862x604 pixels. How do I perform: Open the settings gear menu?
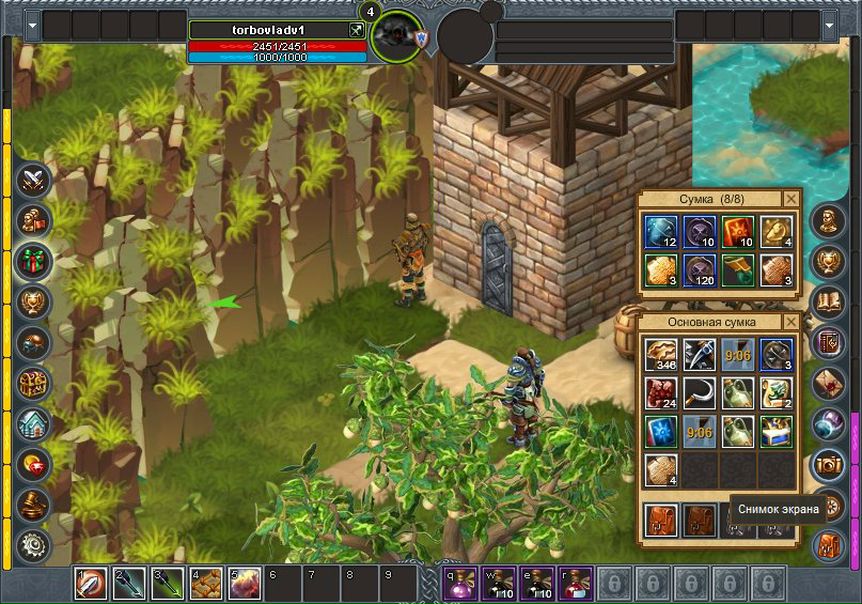click(x=33, y=545)
